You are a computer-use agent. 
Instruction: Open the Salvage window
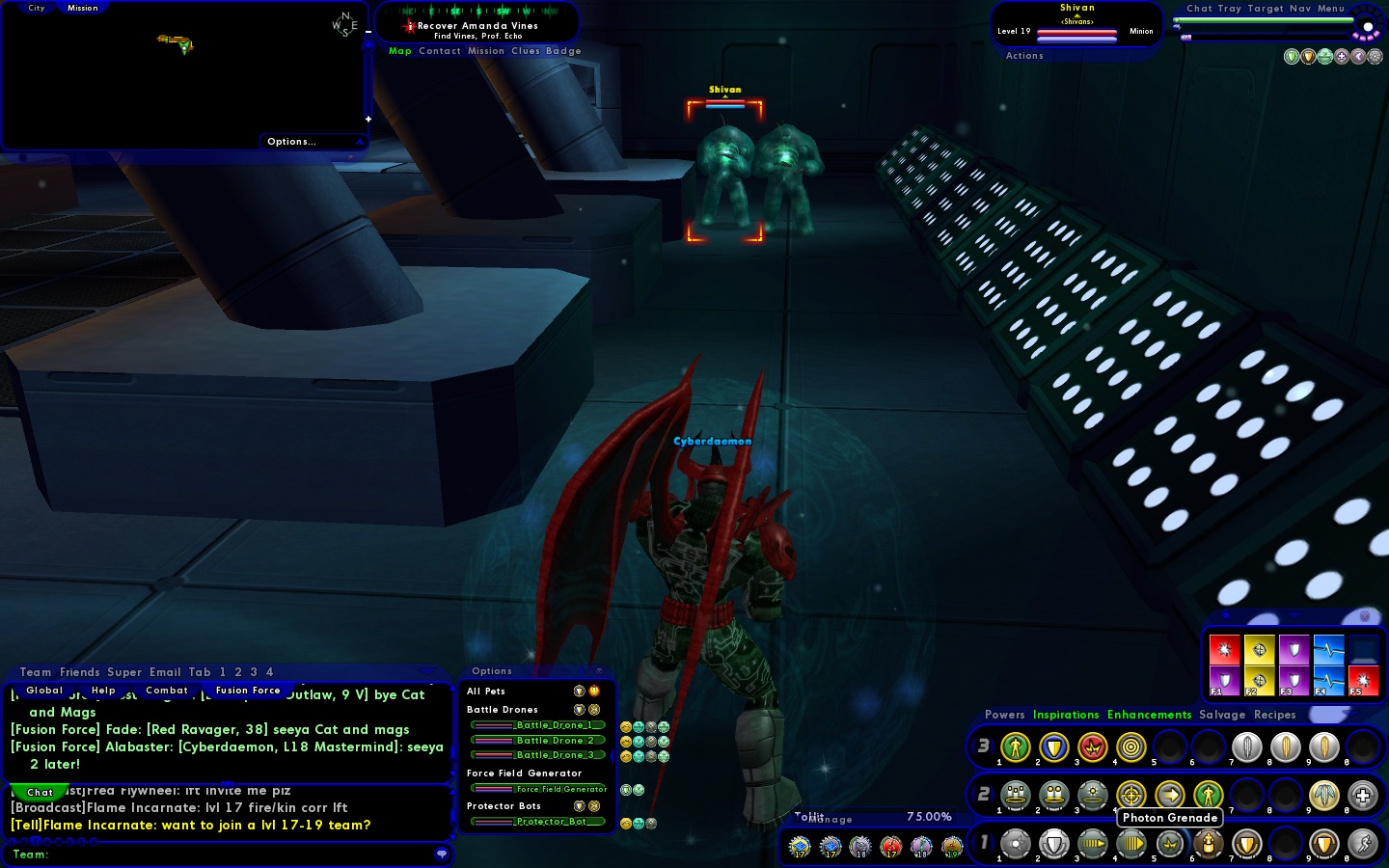[1222, 715]
